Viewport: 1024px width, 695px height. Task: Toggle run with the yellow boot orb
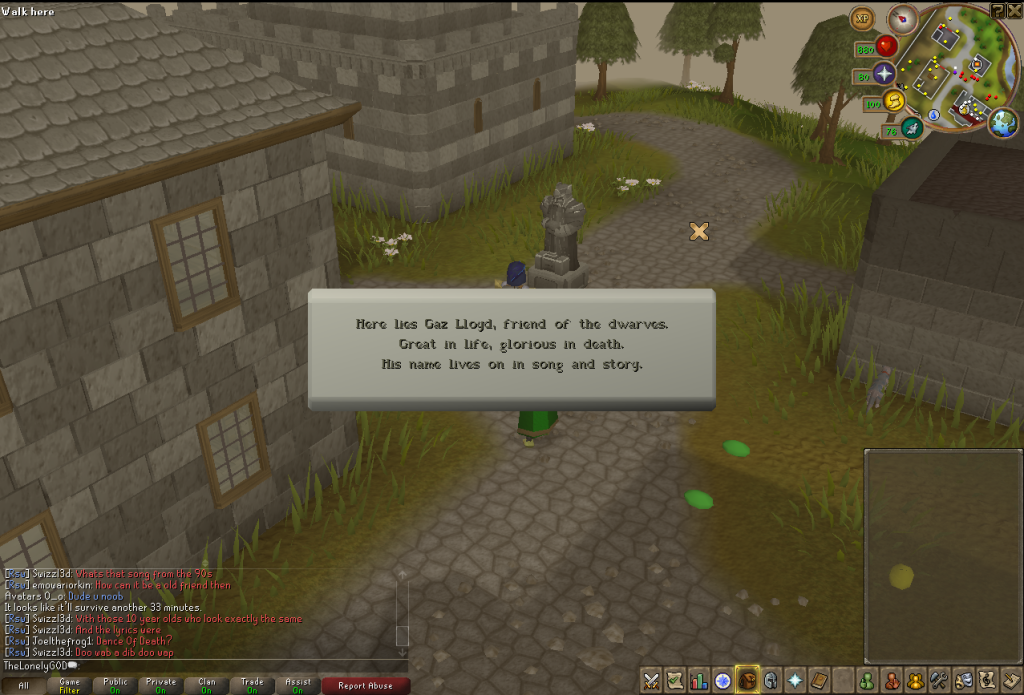[x=895, y=102]
